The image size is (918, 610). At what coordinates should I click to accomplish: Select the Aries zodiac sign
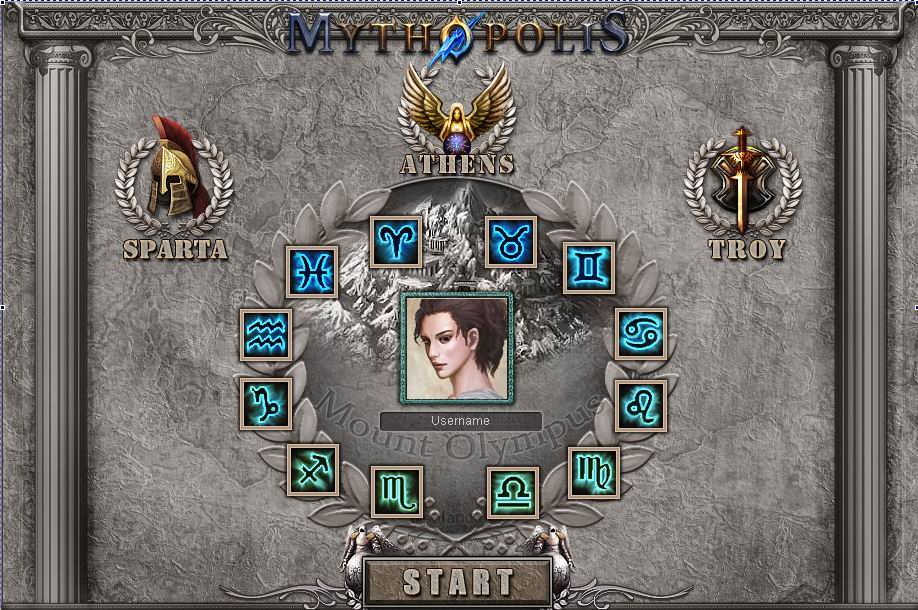click(x=397, y=242)
